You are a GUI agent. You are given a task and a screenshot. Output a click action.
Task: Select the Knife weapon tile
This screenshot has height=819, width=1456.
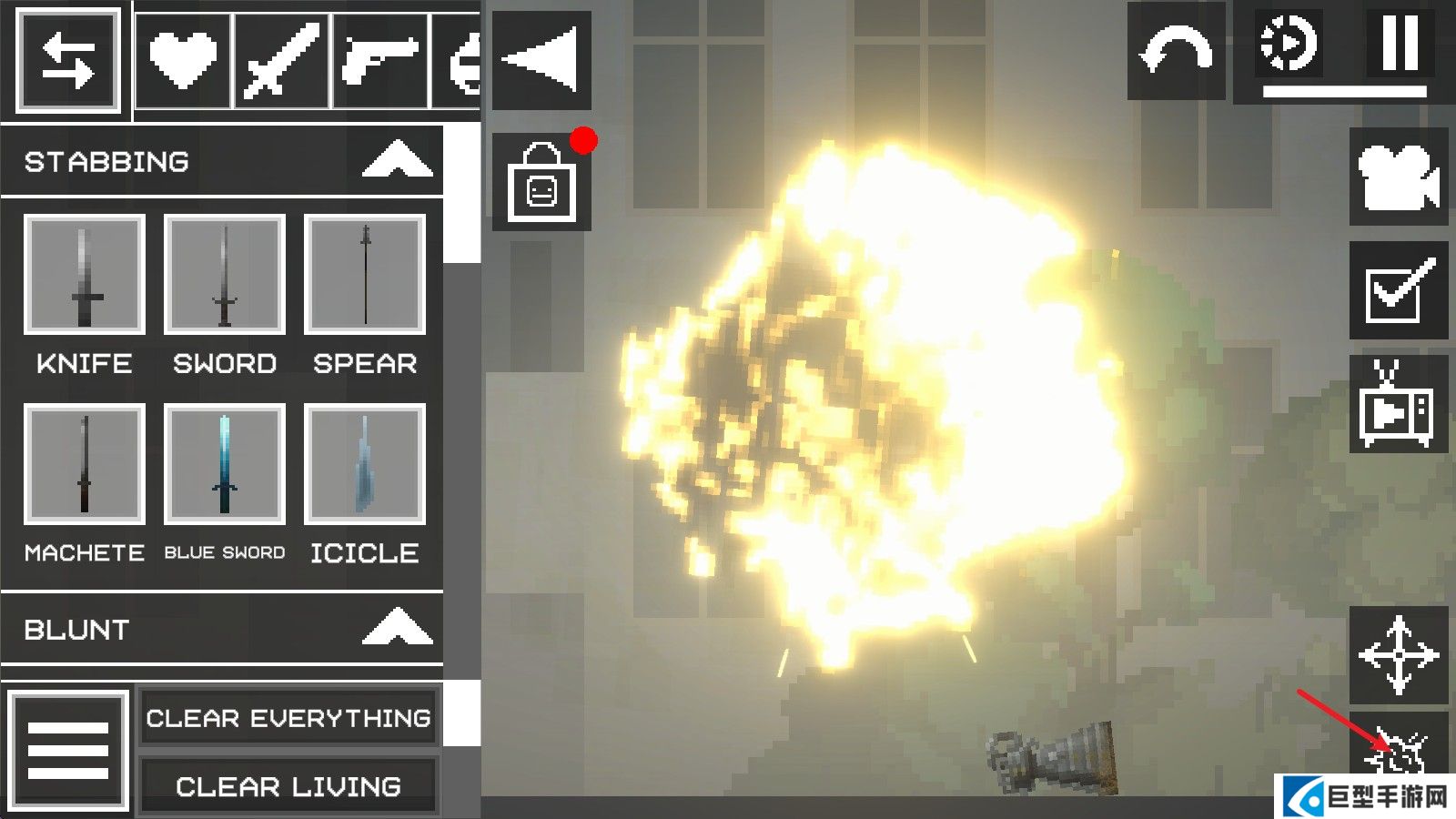[x=84, y=275]
